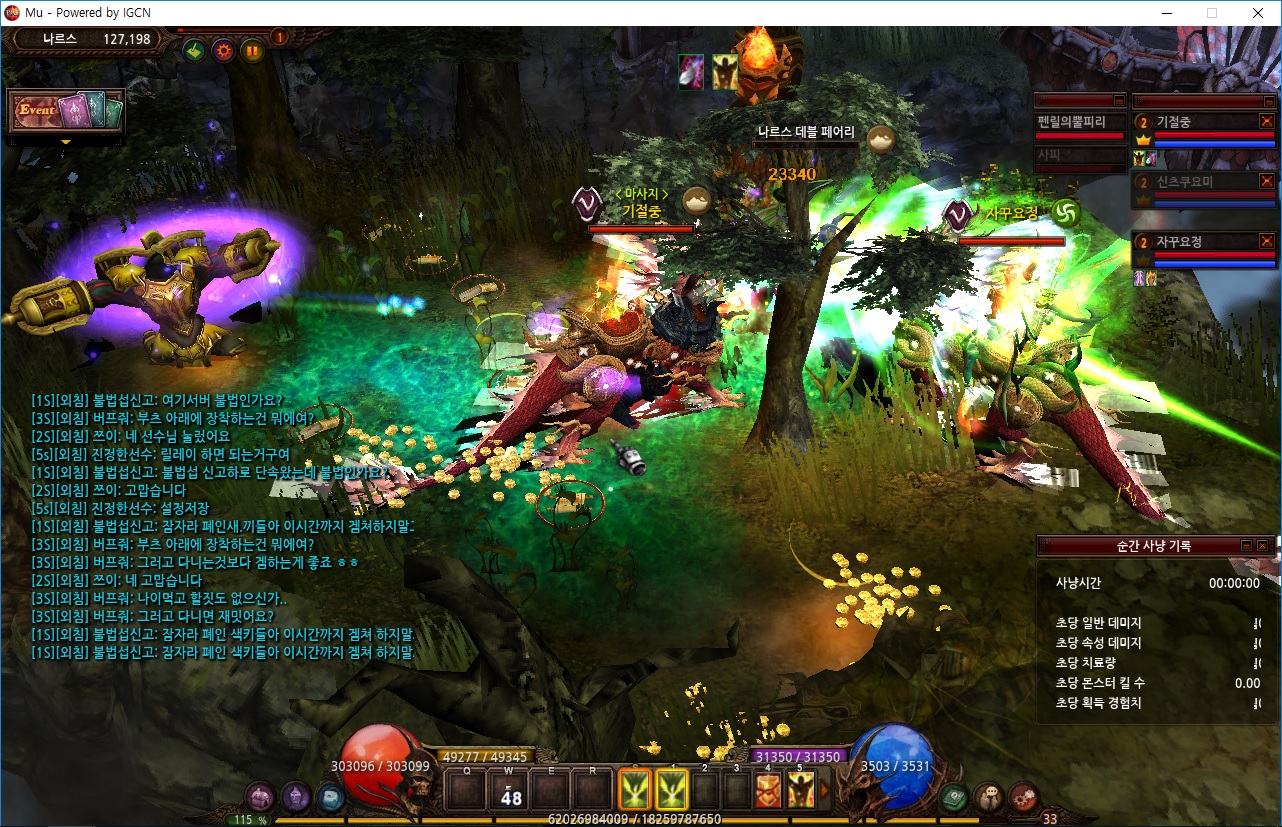Use the item in hotbar slot 4

[x=768, y=790]
